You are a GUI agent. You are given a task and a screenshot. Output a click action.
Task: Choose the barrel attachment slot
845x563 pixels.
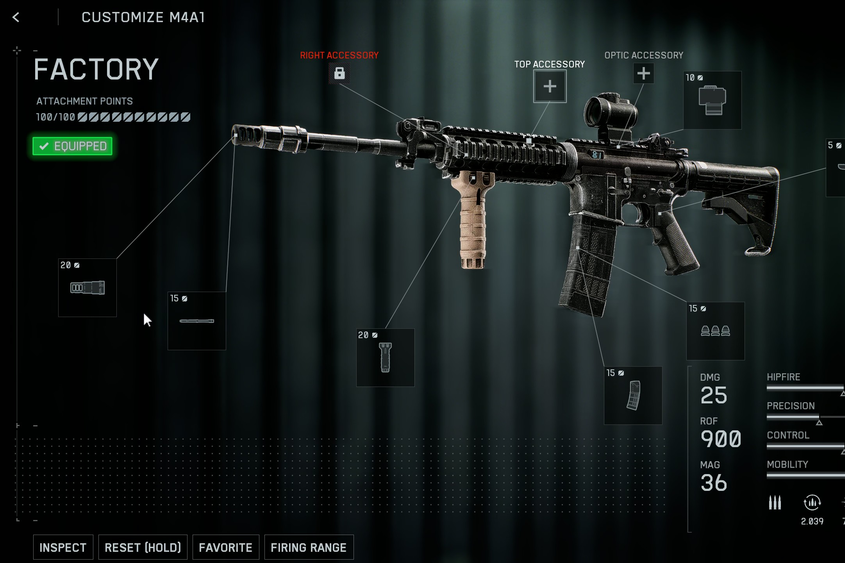pos(196,321)
